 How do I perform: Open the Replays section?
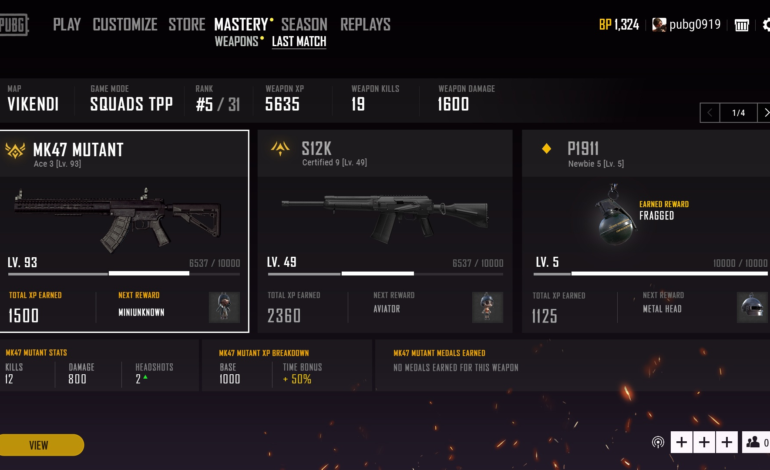365,24
